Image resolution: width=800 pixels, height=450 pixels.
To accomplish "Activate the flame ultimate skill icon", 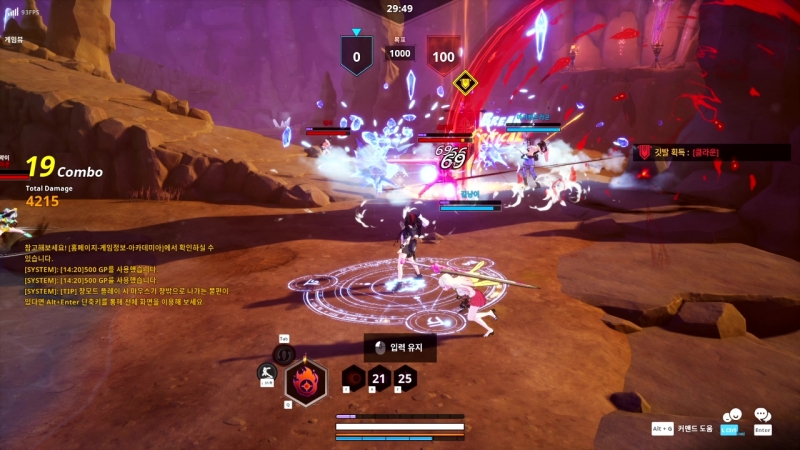I will click(305, 381).
